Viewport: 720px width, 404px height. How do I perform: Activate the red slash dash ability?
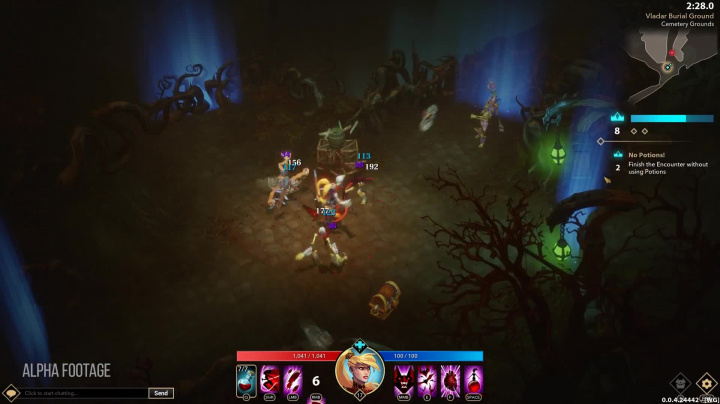(270, 380)
